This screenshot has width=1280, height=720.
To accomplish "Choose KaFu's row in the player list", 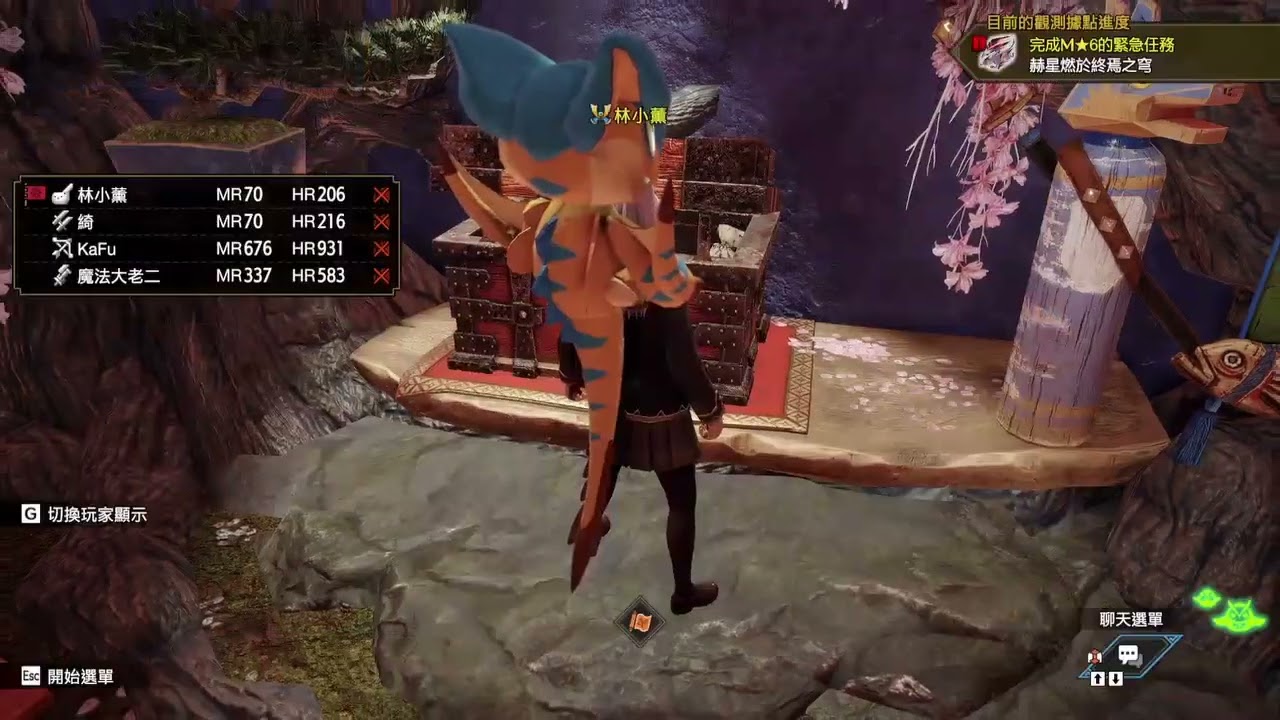I will point(96,249).
